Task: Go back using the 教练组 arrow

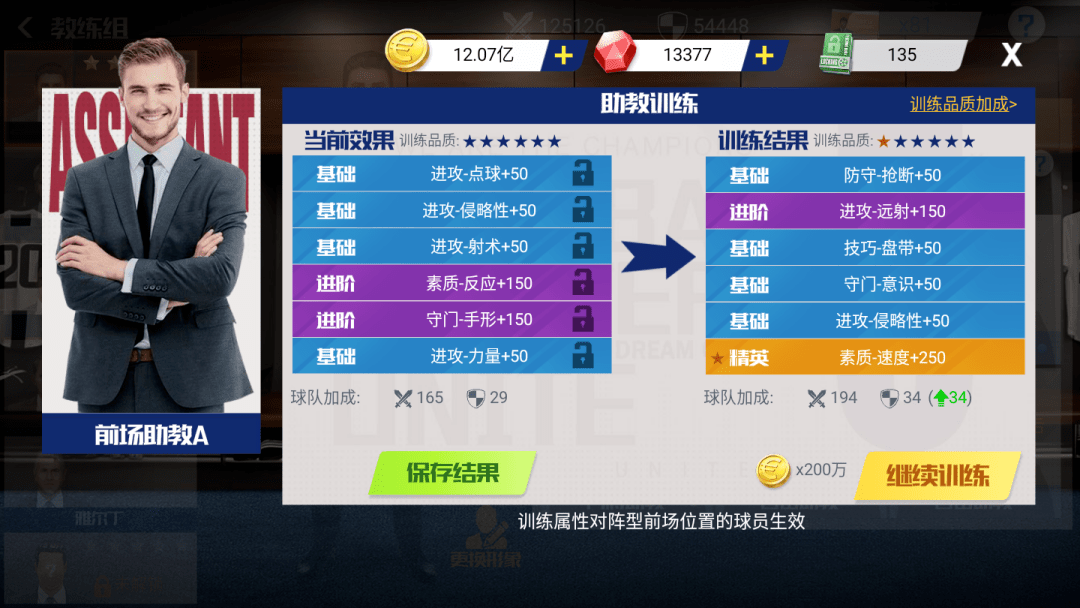Action: [x=28, y=27]
